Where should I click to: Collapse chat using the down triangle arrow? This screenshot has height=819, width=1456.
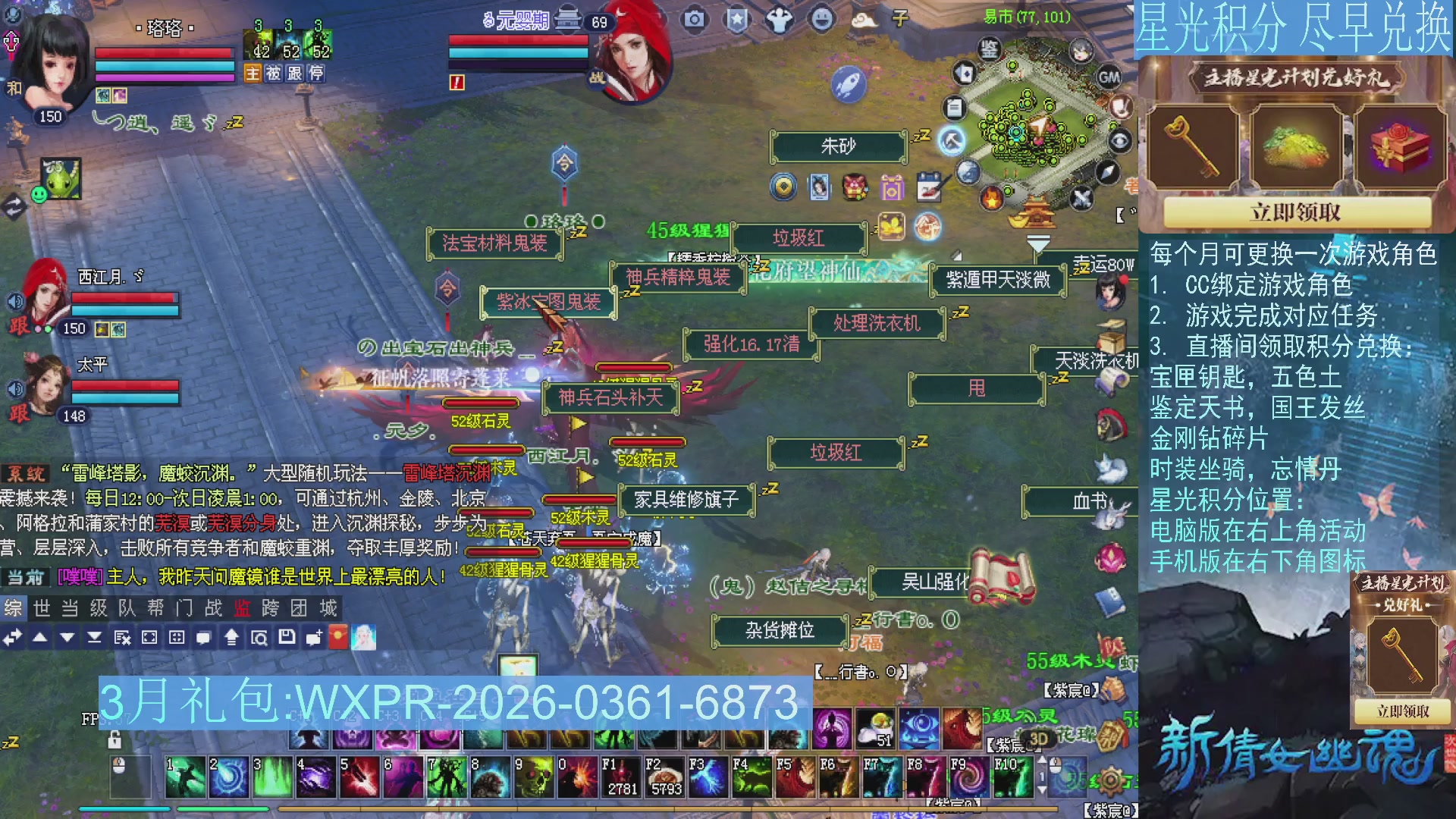67,637
